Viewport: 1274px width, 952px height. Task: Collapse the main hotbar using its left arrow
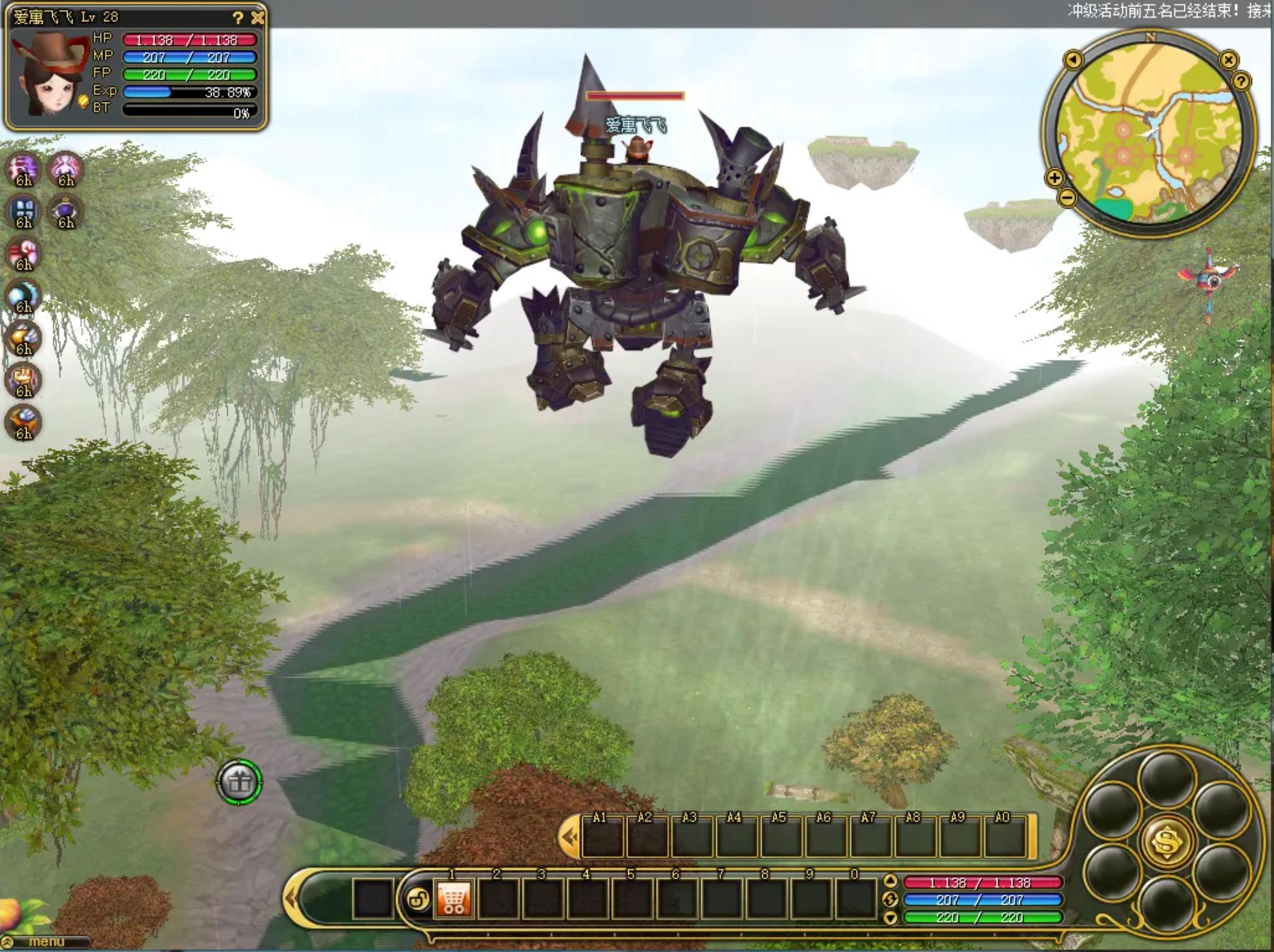(292, 898)
